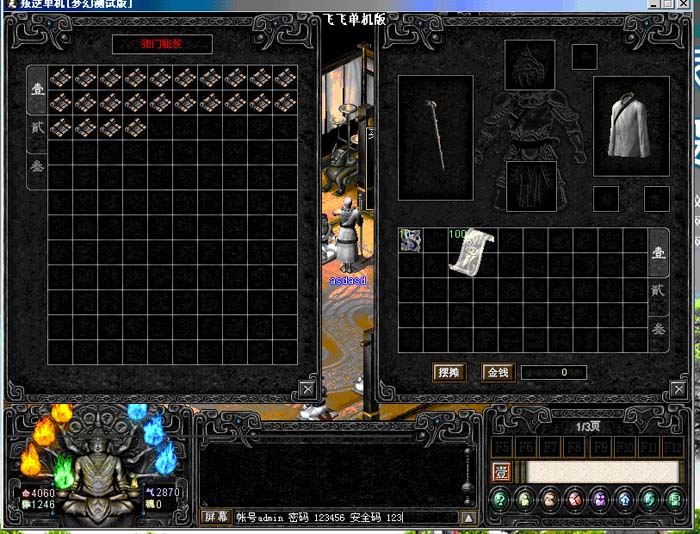The height and width of the screenshot is (534, 700).
Task: Switch to bag page 叁 tab
Action: click(x=658, y=329)
